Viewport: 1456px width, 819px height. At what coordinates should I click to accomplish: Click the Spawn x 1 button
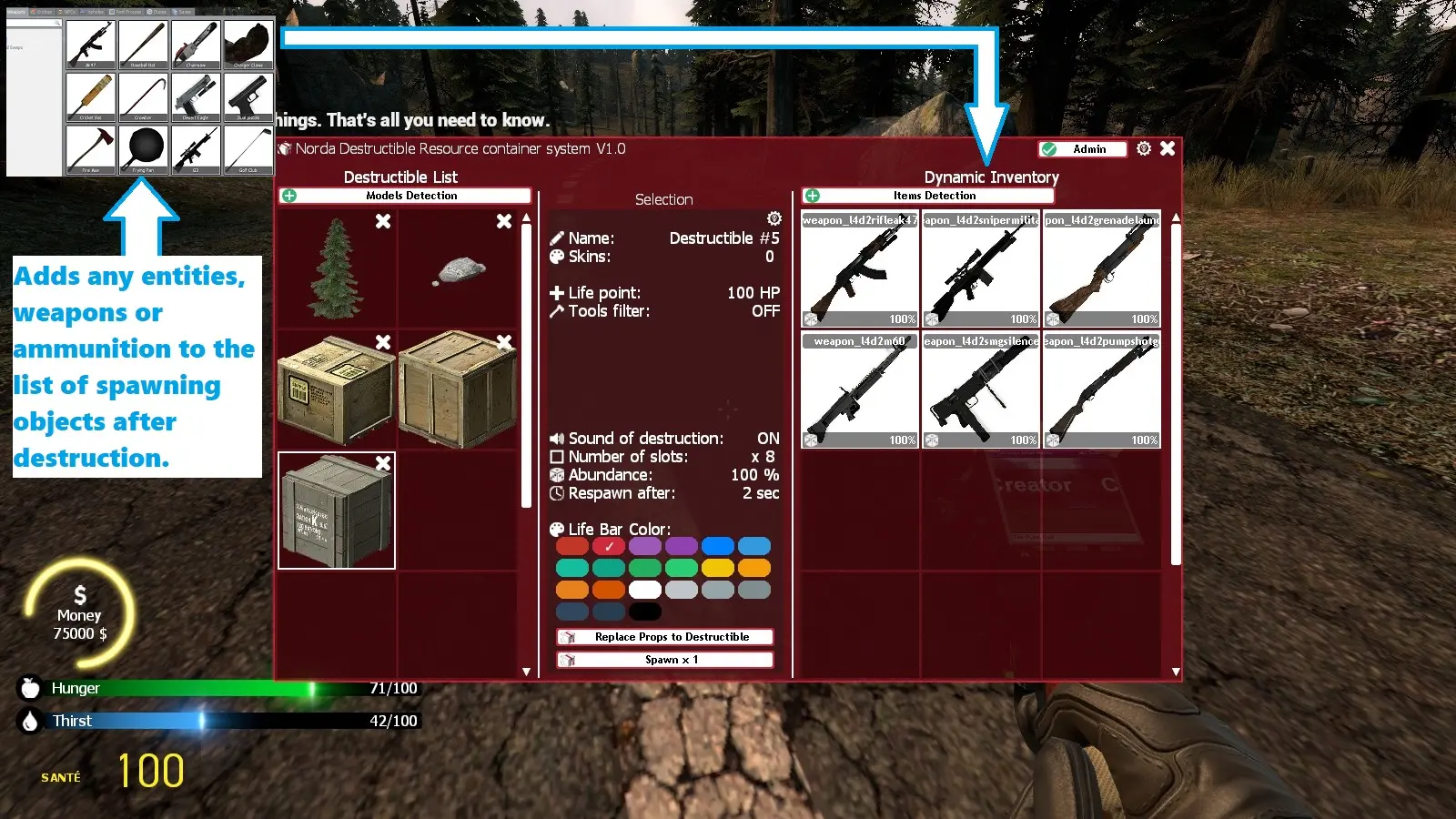coord(663,659)
